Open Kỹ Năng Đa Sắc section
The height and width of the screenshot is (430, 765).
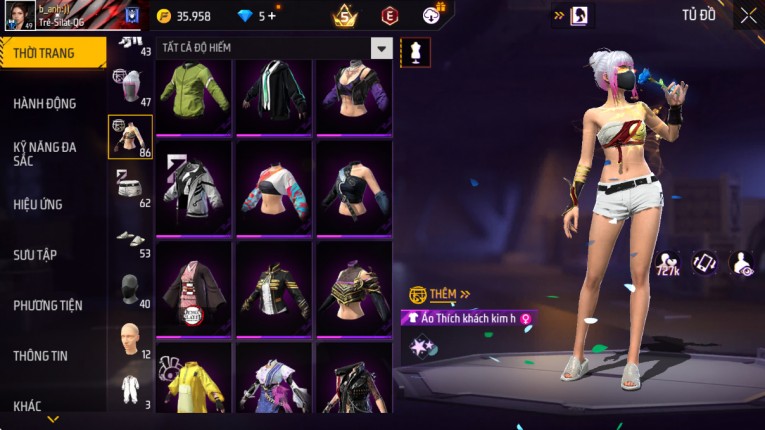pos(45,153)
